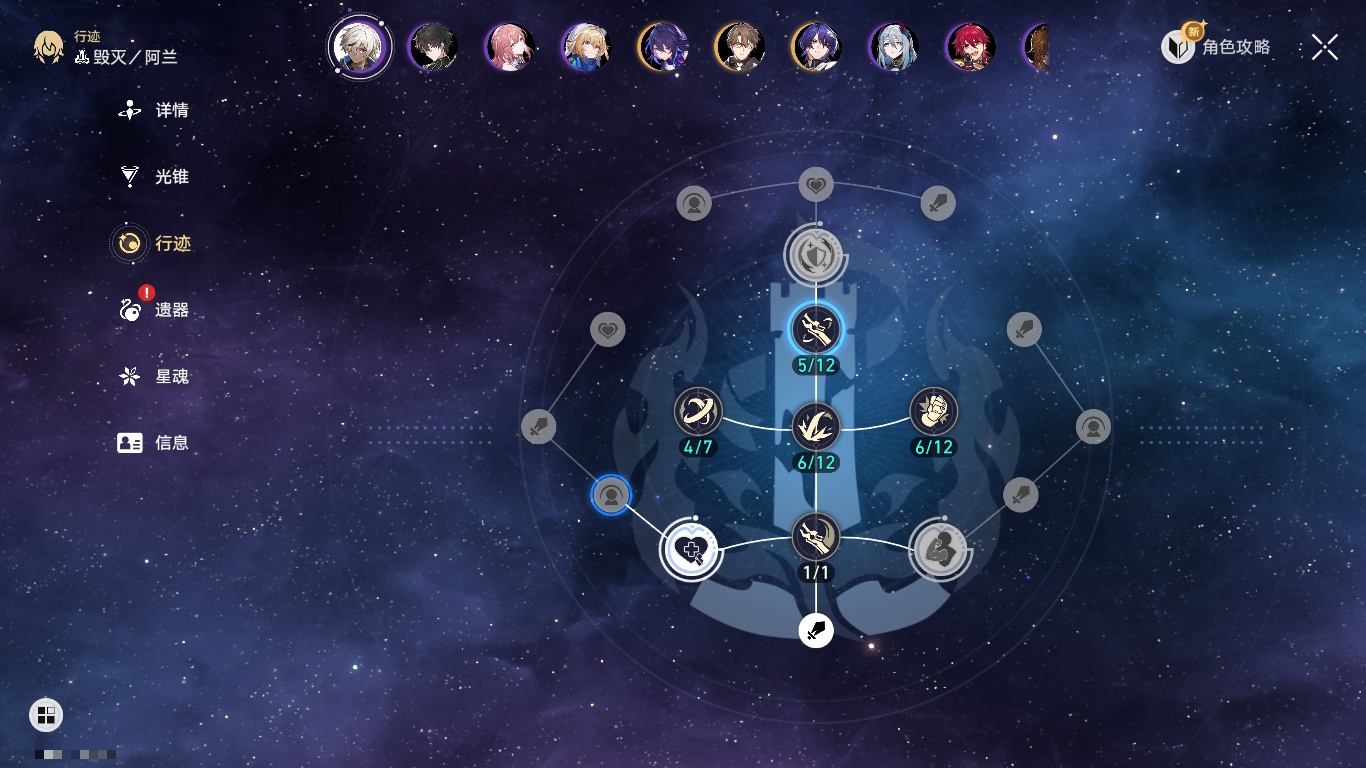Select the skill trace showing 5/12
1366x768 pixels.
(x=816, y=328)
